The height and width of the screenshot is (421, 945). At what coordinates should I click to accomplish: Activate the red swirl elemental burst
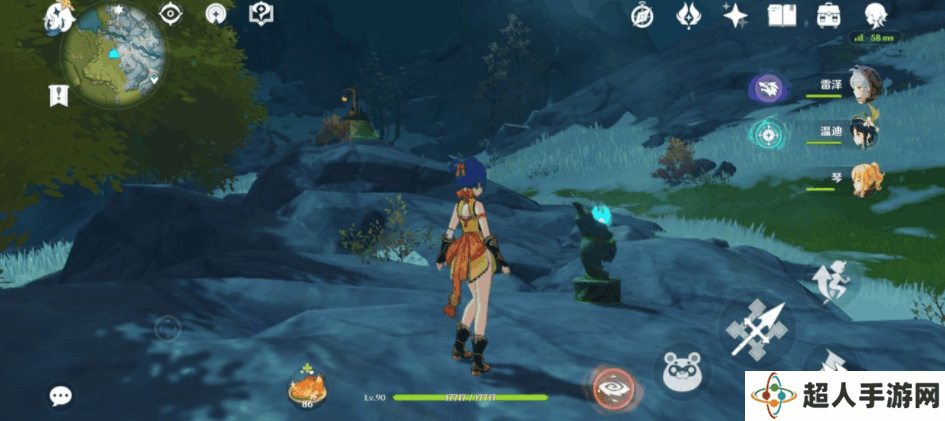[614, 389]
